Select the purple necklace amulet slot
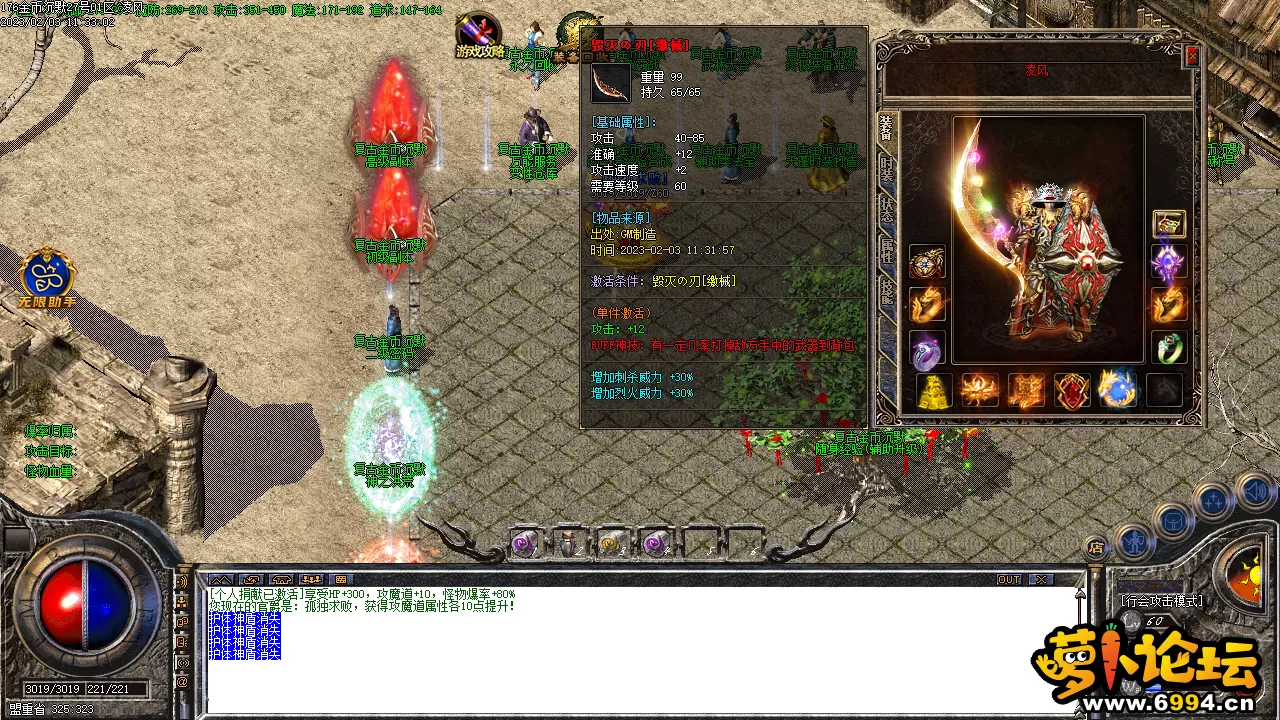The width and height of the screenshot is (1280, 720). coord(1169,263)
